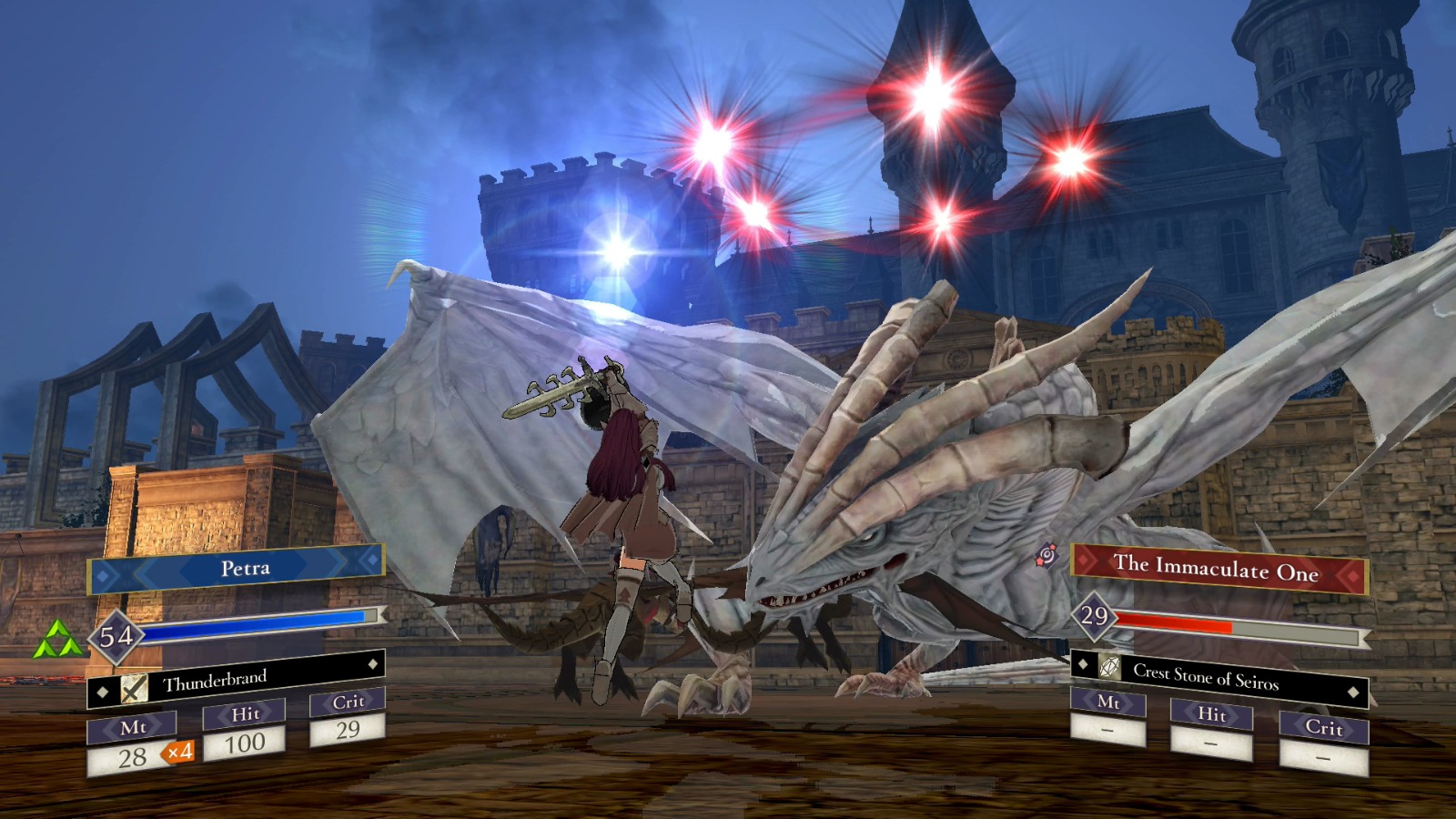Select the crest emblem beside The Immaculate One
Image resolution: width=1456 pixels, height=819 pixels.
click(1046, 556)
